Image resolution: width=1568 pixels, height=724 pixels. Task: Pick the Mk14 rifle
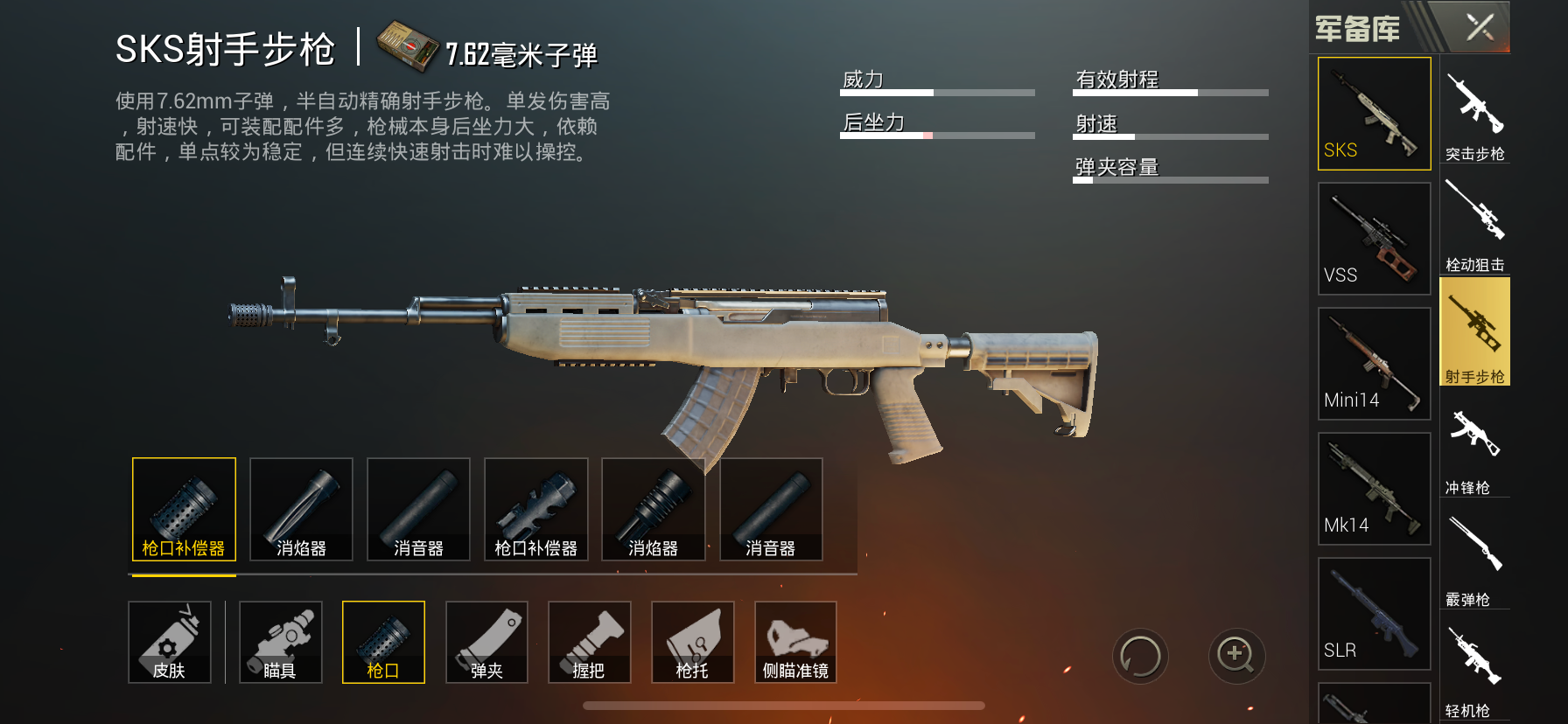tap(1374, 489)
